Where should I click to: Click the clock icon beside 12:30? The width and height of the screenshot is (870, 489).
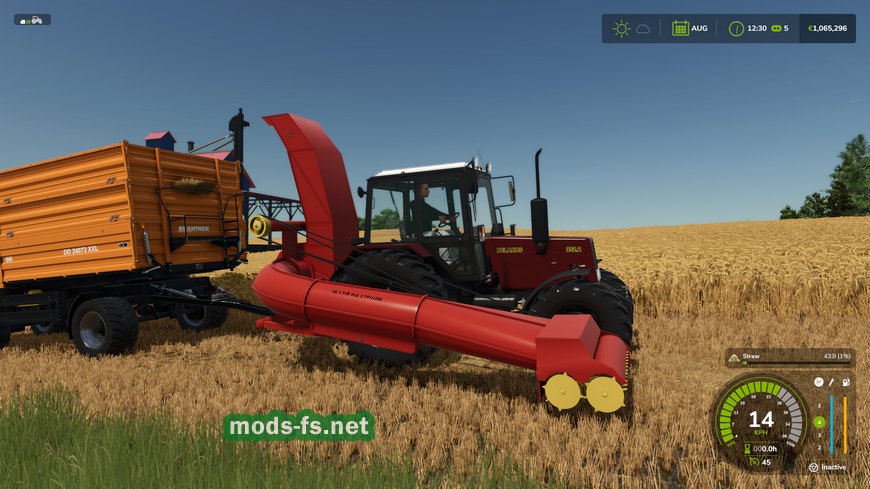737,28
